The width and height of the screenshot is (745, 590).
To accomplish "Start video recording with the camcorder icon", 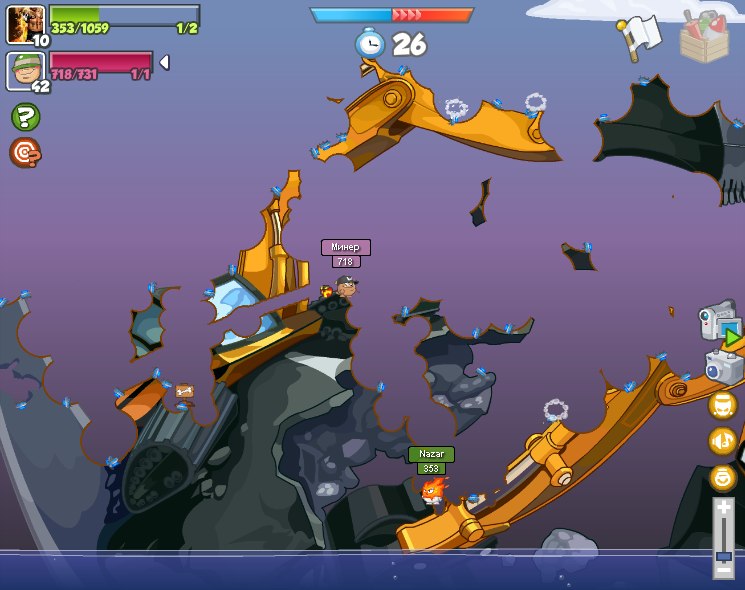I will pyautogui.click(x=720, y=322).
